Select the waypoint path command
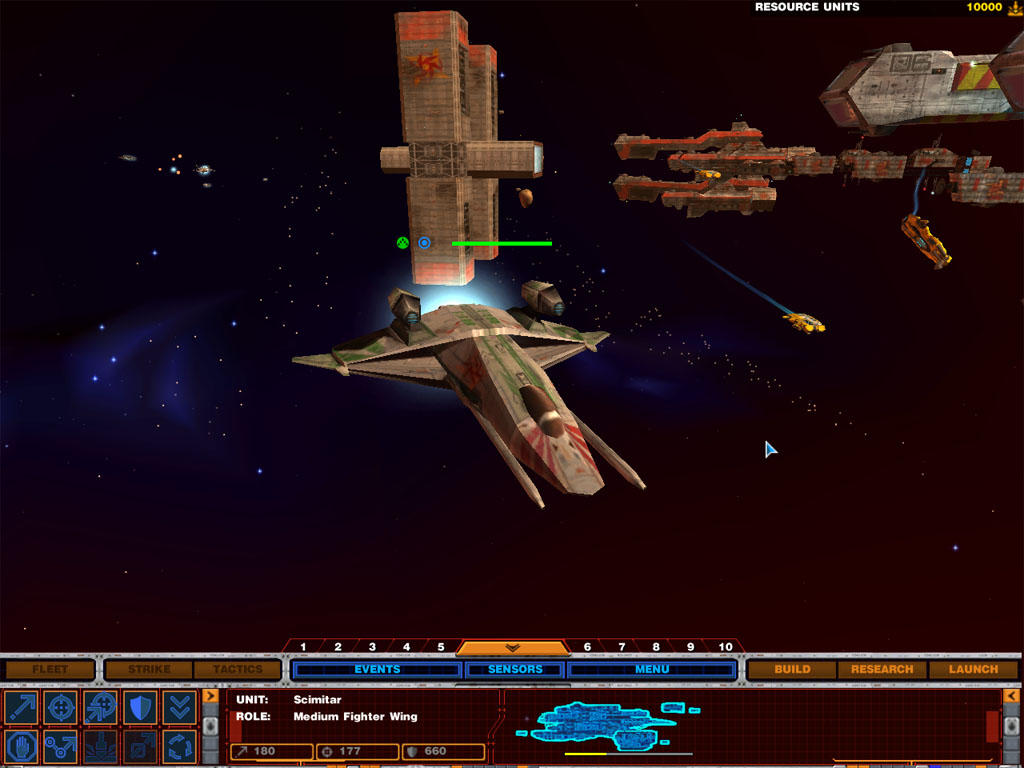Image resolution: width=1024 pixels, height=768 pixels. pos(60,746)
